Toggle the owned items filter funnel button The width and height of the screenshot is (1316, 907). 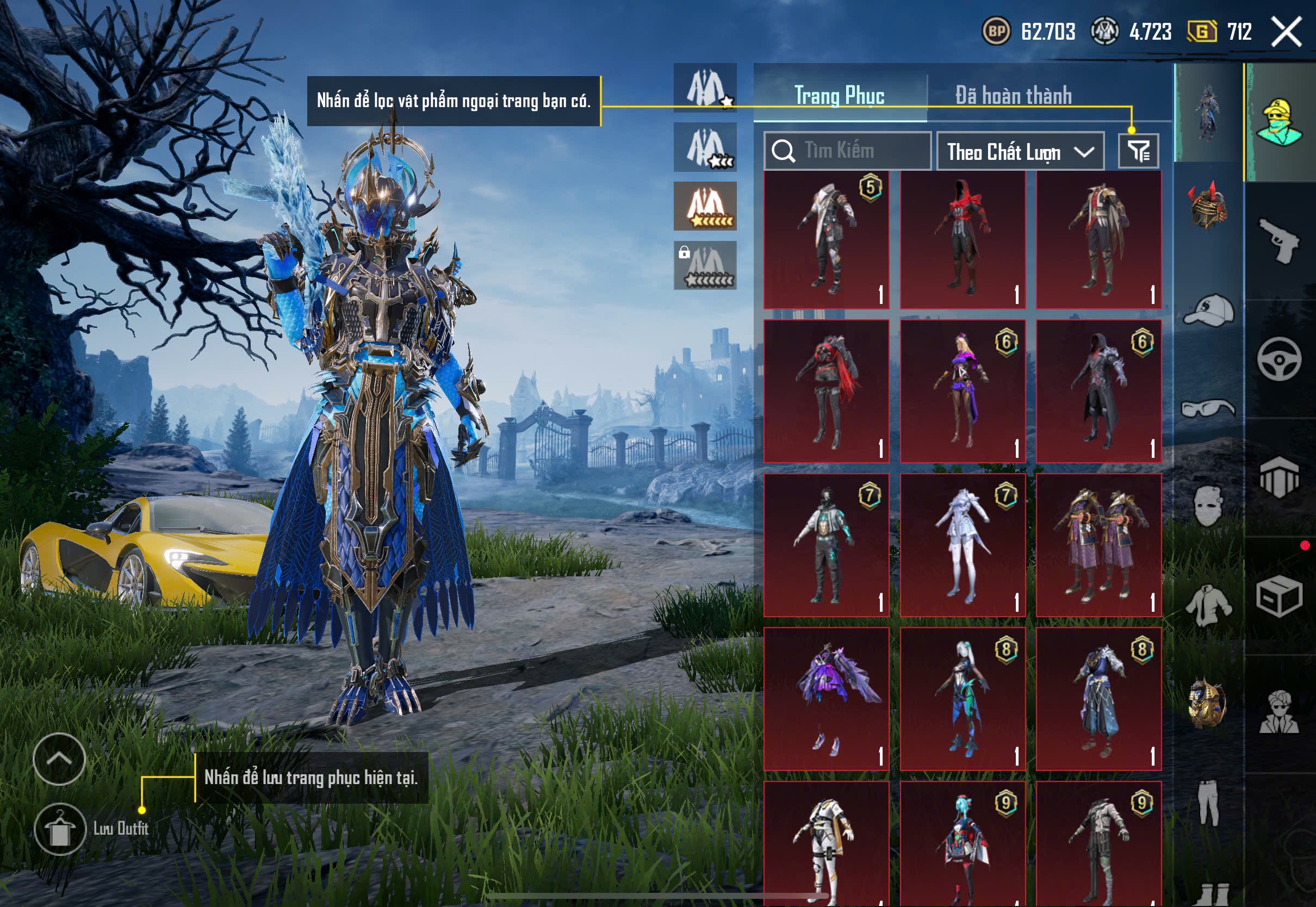pos(1138,151)
